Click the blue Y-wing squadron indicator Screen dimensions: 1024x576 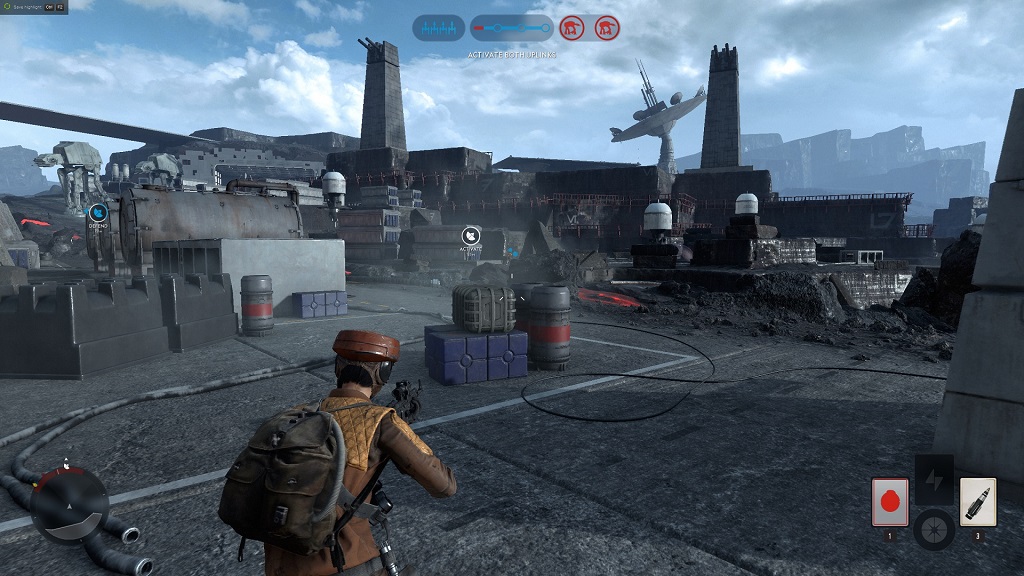pos(439,27)
